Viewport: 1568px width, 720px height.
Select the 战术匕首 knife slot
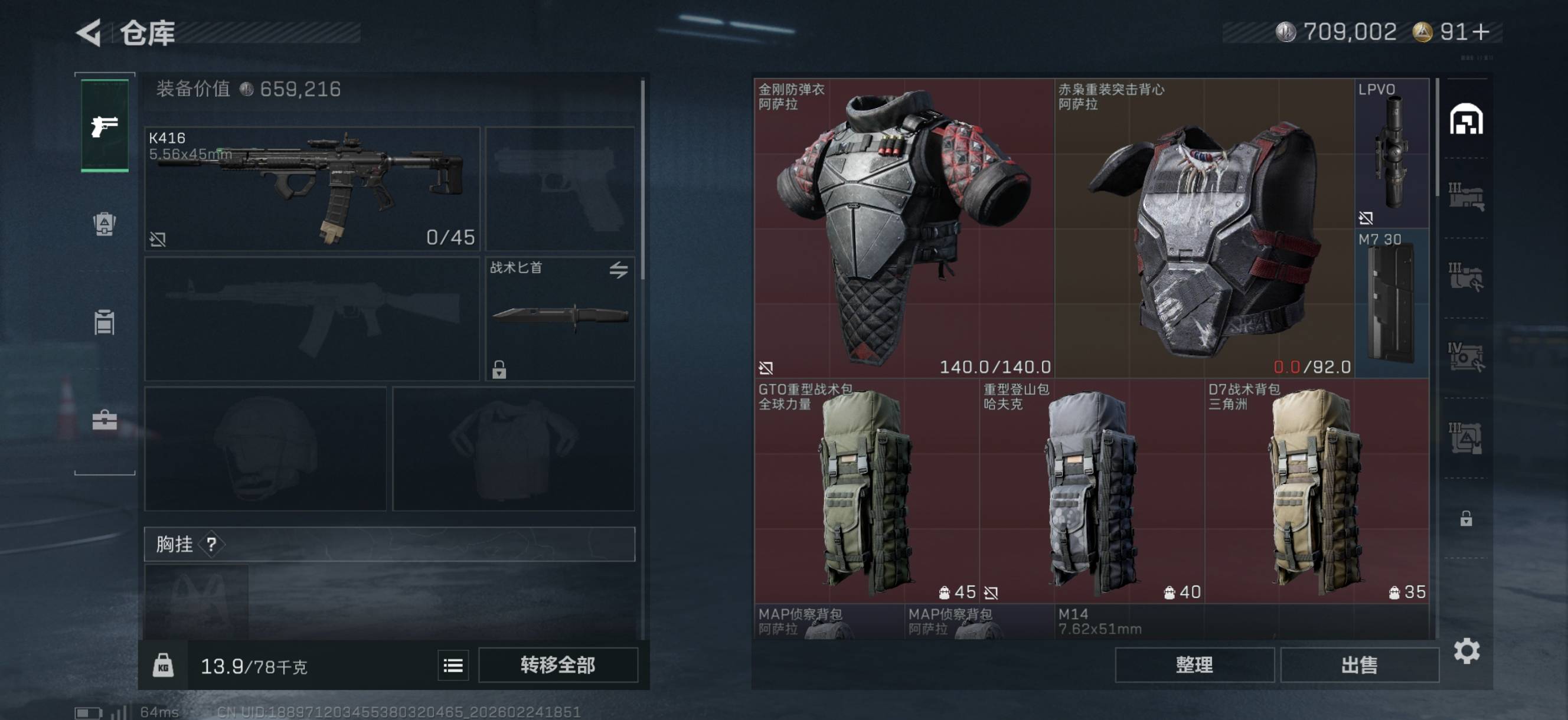pyautogui.click(x=560, y=318)
